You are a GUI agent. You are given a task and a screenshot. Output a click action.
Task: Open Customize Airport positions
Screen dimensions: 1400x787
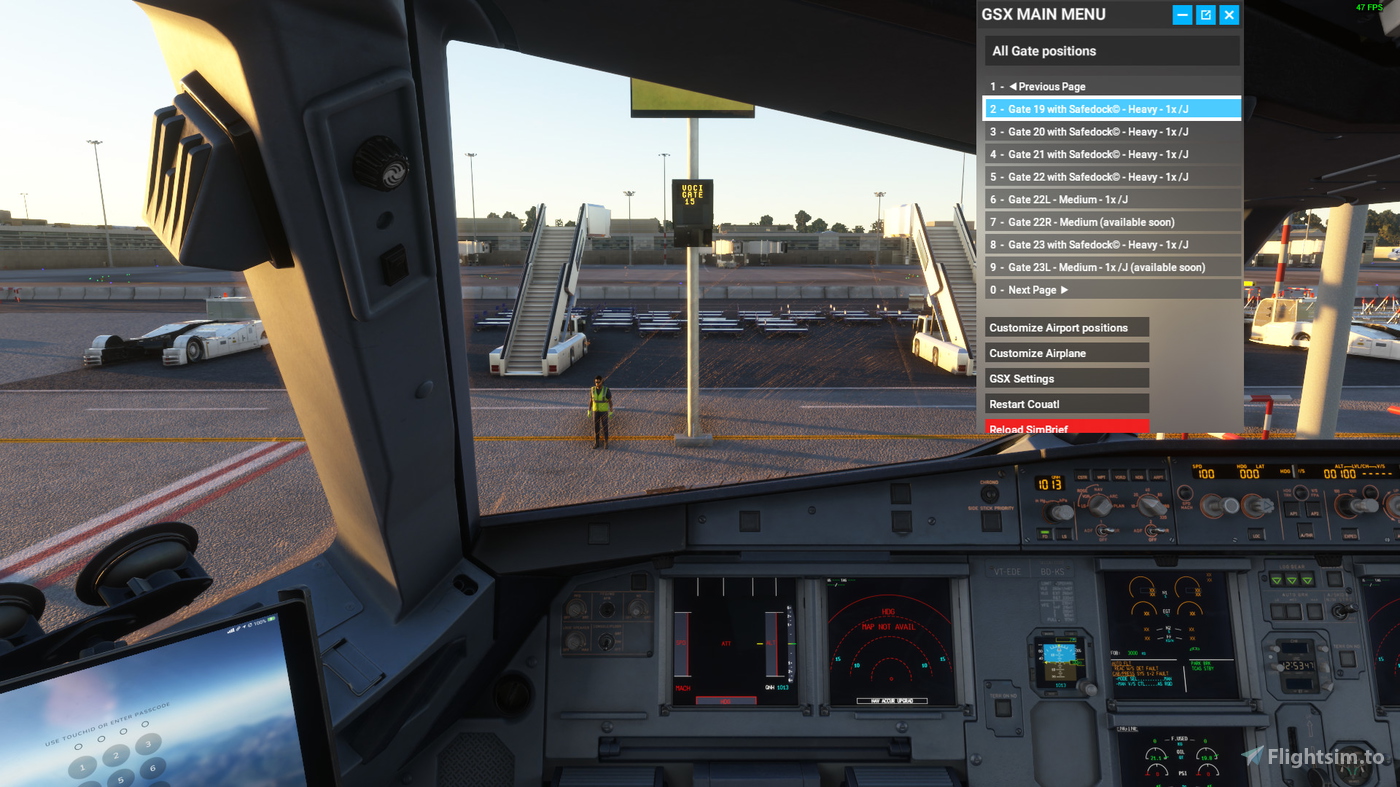[x=1066, y=327]
